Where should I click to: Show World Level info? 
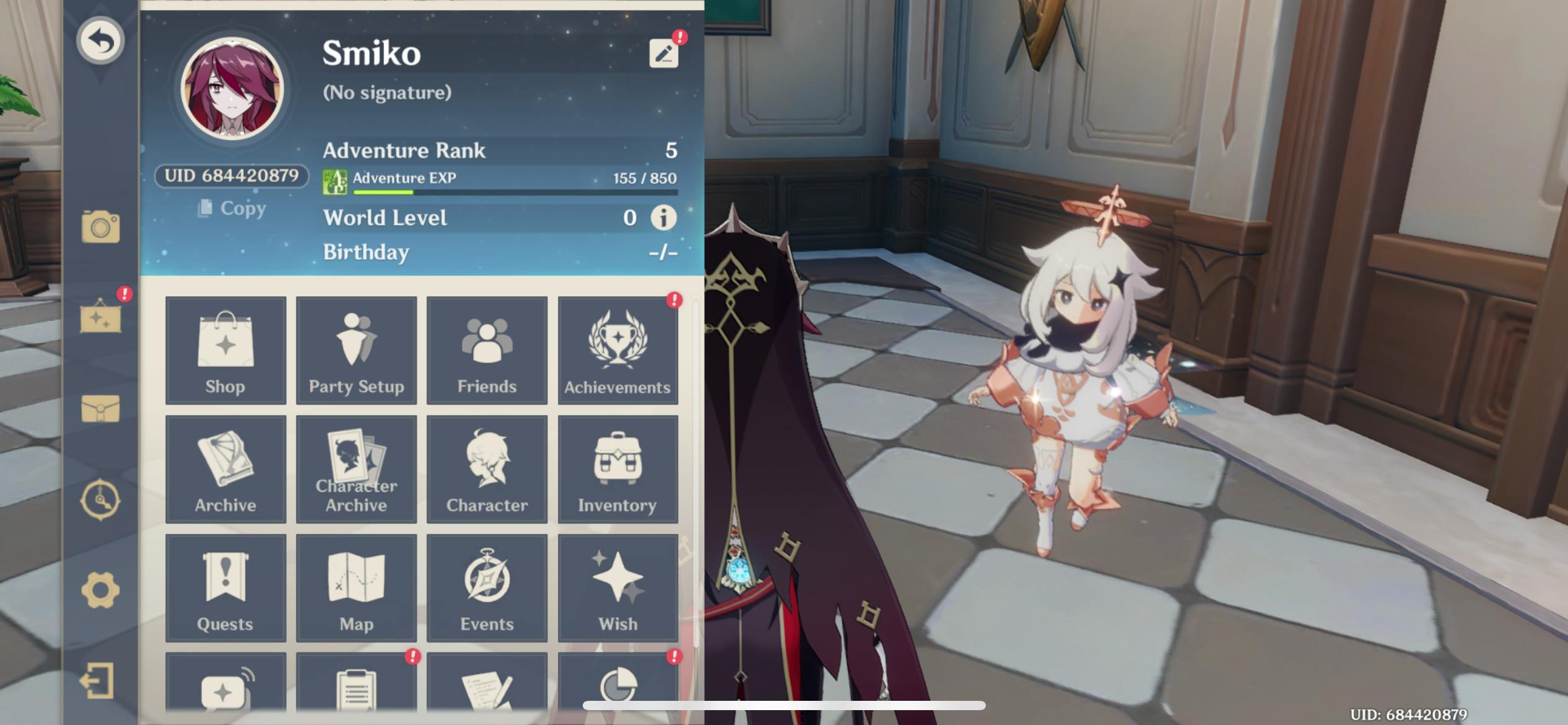tap(663, 218)
